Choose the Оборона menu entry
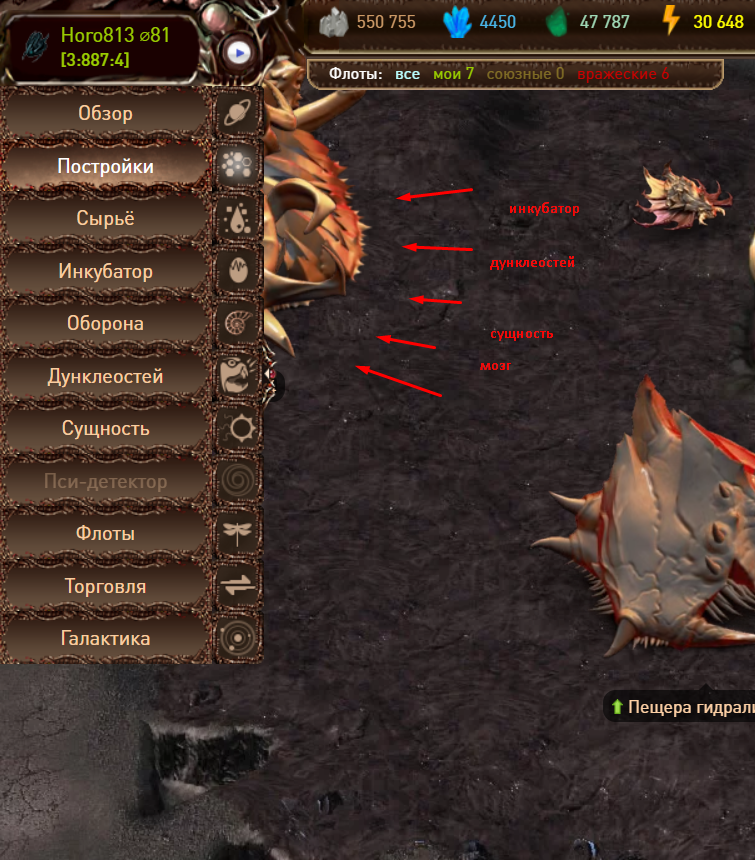Screen dimensions: 755x860 tap(105, 324)
